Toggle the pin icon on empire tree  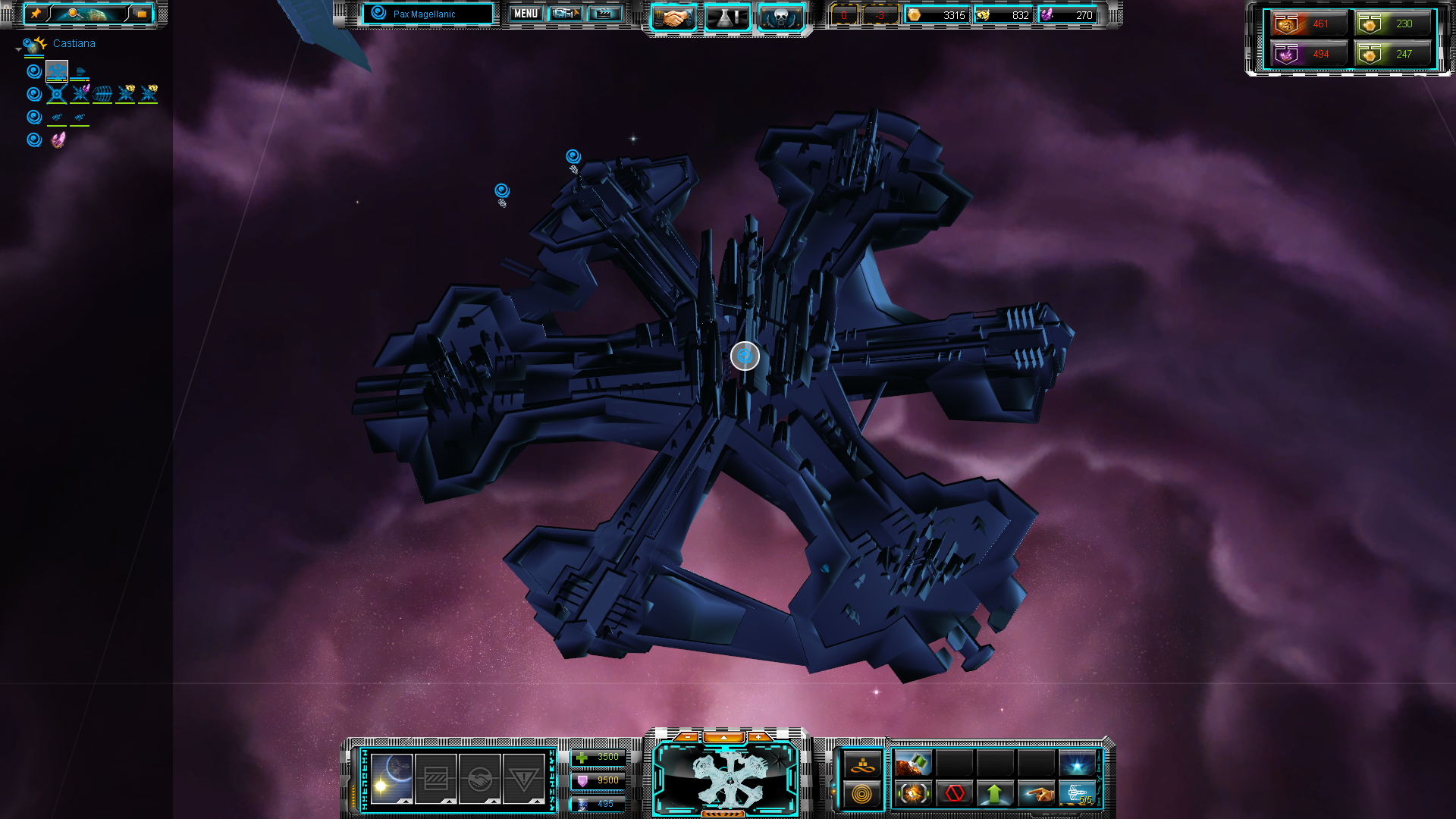pyautogui.click(x=36, y=14)
